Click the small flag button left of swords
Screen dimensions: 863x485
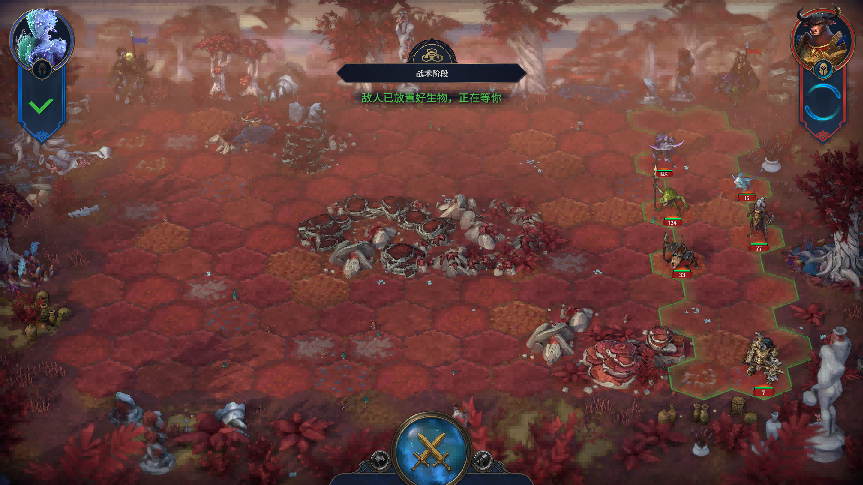click(x=380, y=460)
